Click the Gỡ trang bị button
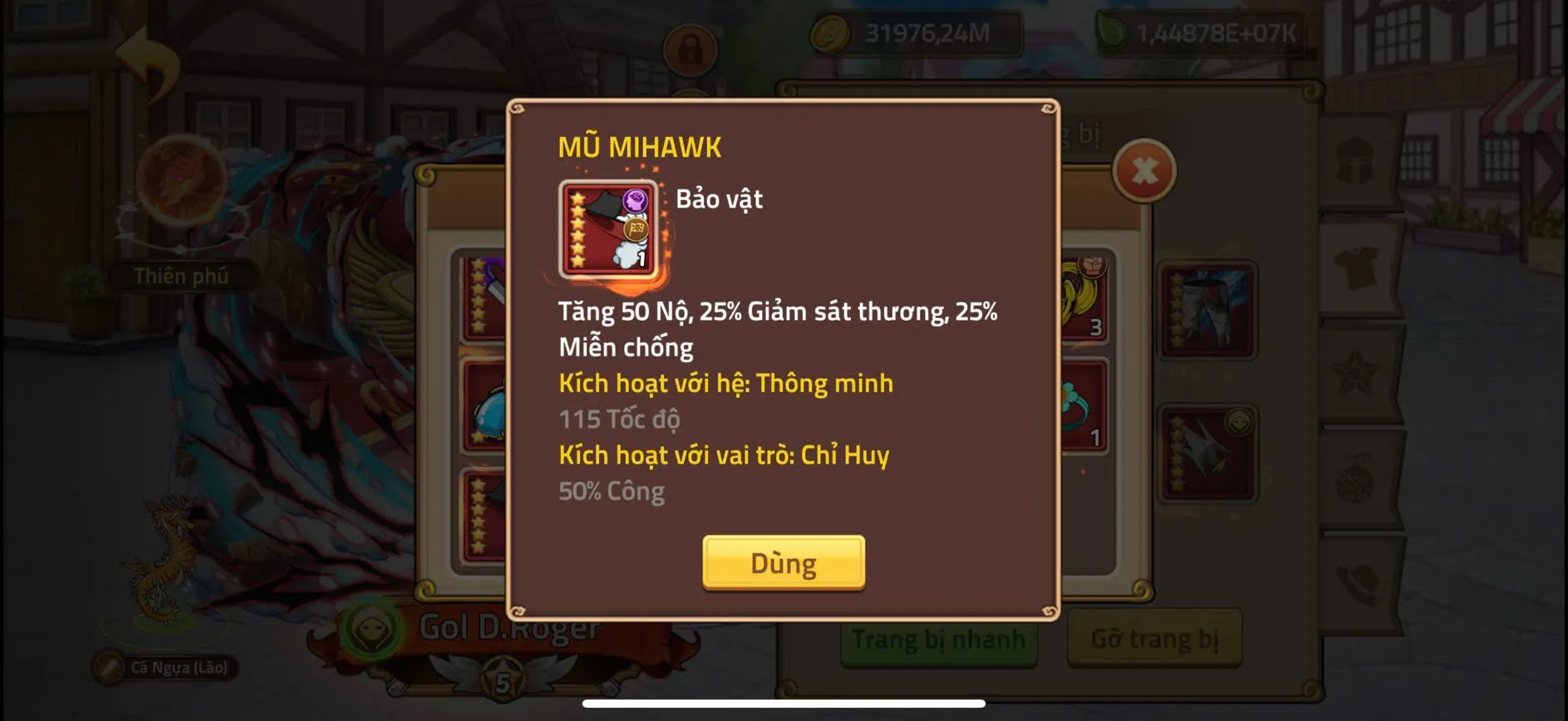Screen dimensions: 1568x721 point(1155,640)
